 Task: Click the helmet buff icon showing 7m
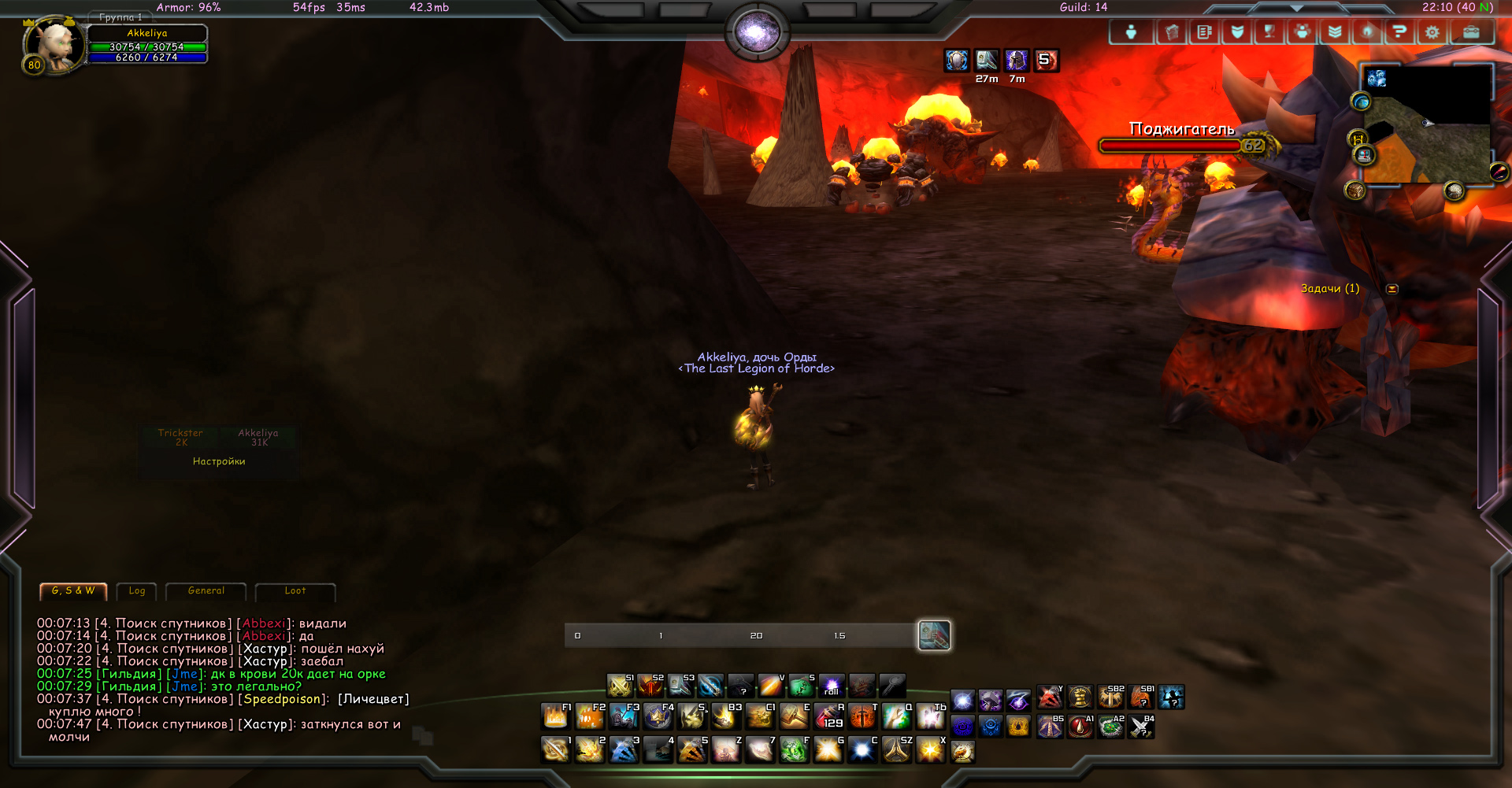1017,61
